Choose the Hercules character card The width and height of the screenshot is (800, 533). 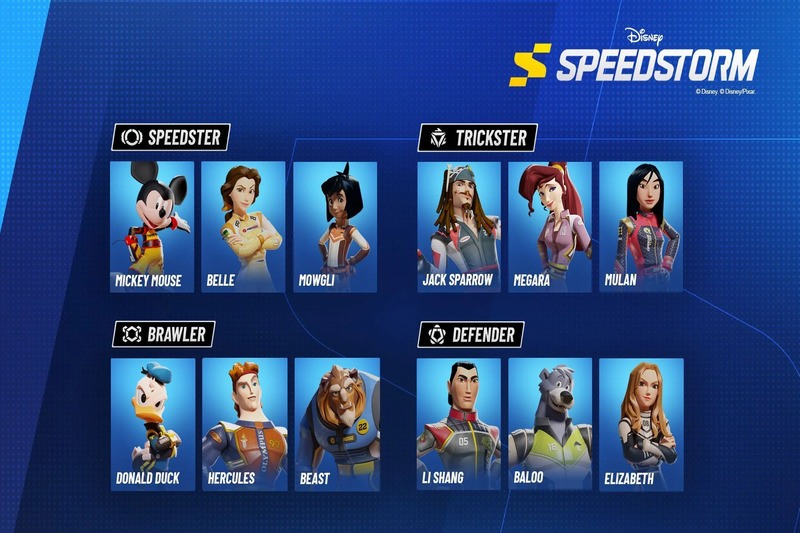pos(243,424)
